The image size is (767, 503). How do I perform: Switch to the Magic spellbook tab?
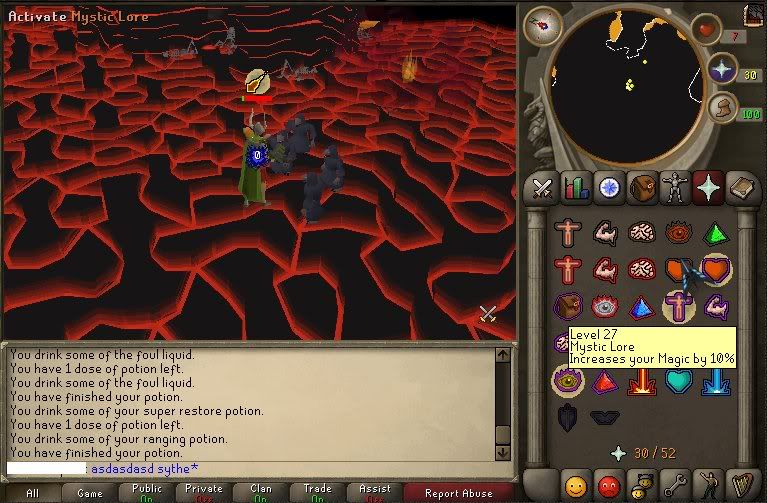[740, 187]
